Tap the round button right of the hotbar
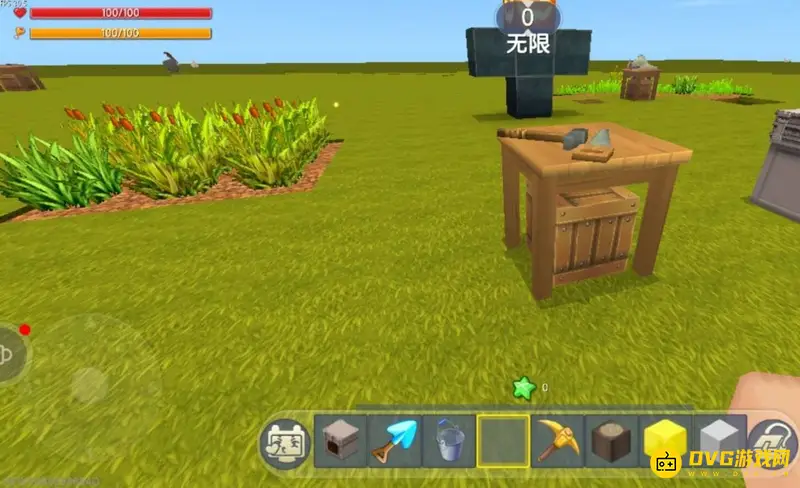 (772, 440)
